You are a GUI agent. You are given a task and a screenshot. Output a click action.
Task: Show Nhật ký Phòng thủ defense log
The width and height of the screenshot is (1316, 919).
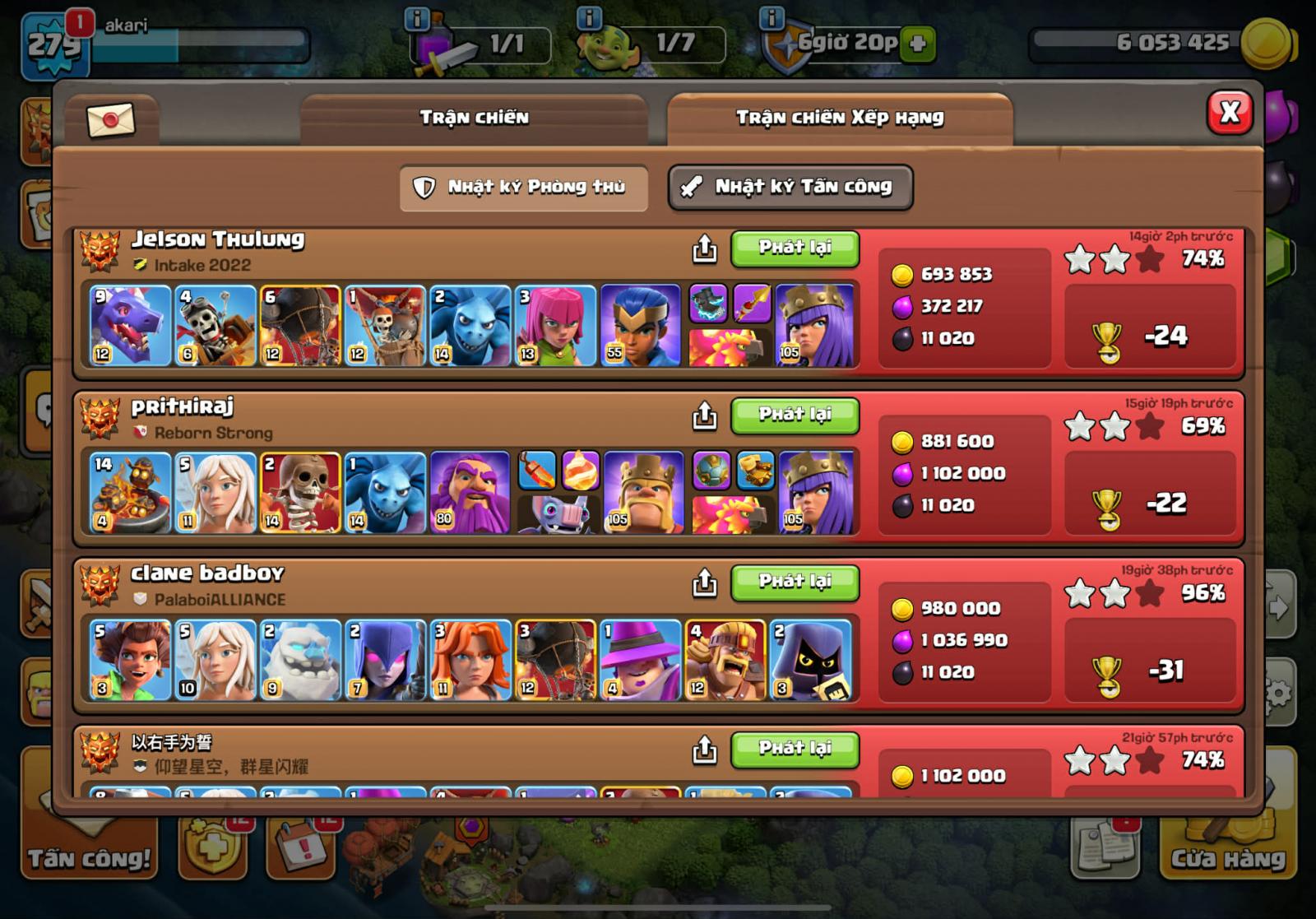524,188
